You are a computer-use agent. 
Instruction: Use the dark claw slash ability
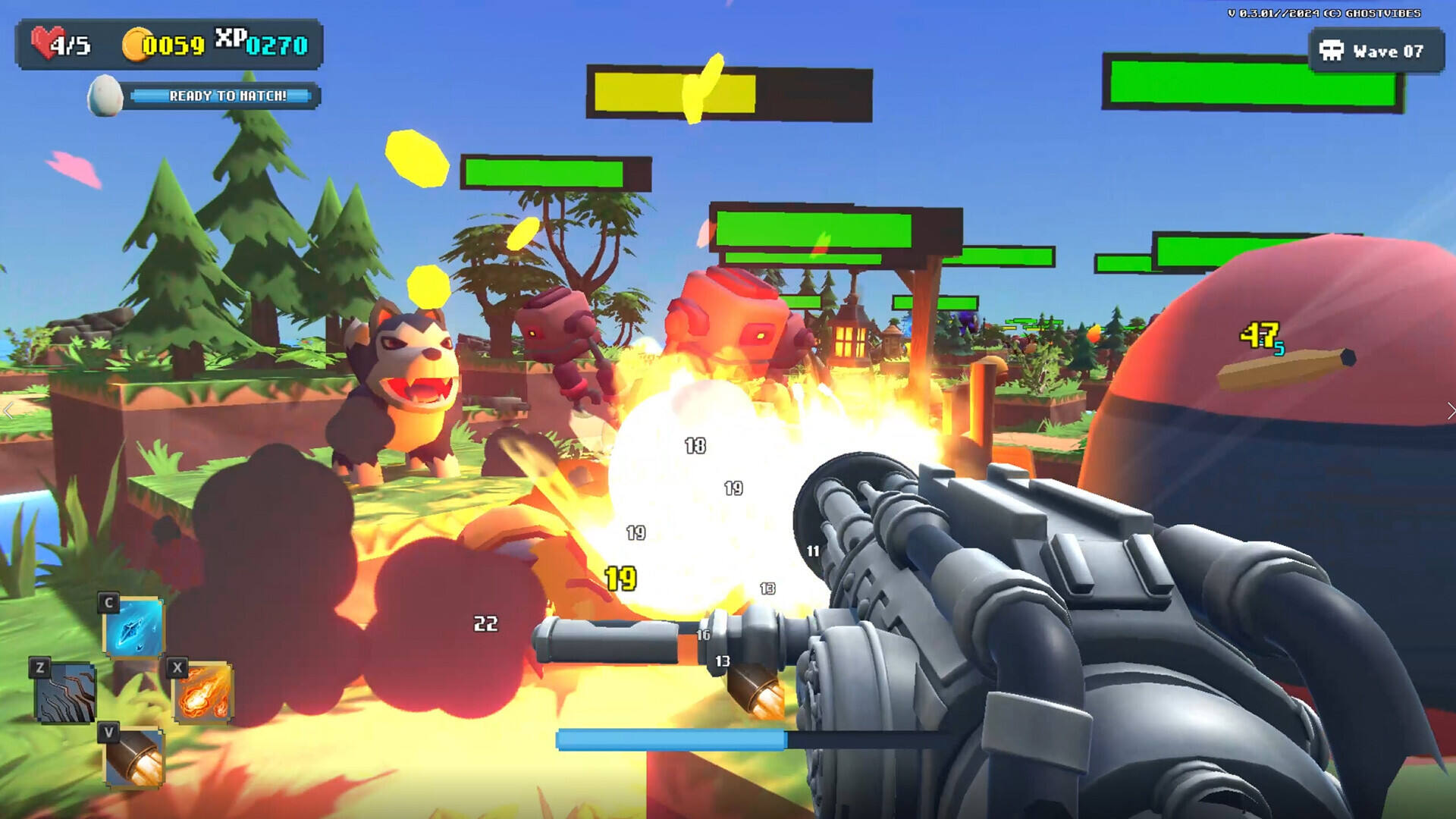[65, 692]
